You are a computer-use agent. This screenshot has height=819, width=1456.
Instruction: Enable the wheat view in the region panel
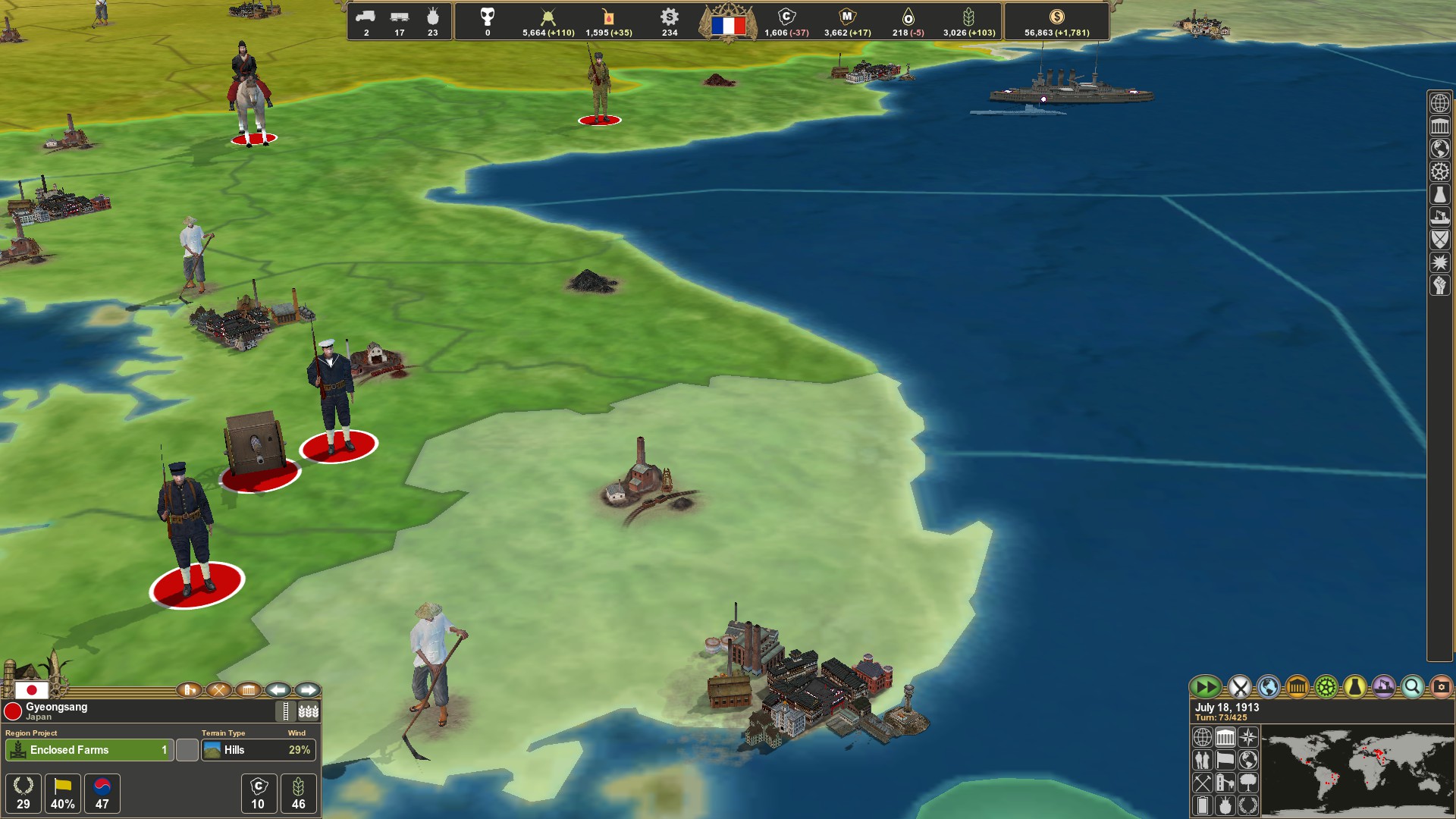coord(309,711)
